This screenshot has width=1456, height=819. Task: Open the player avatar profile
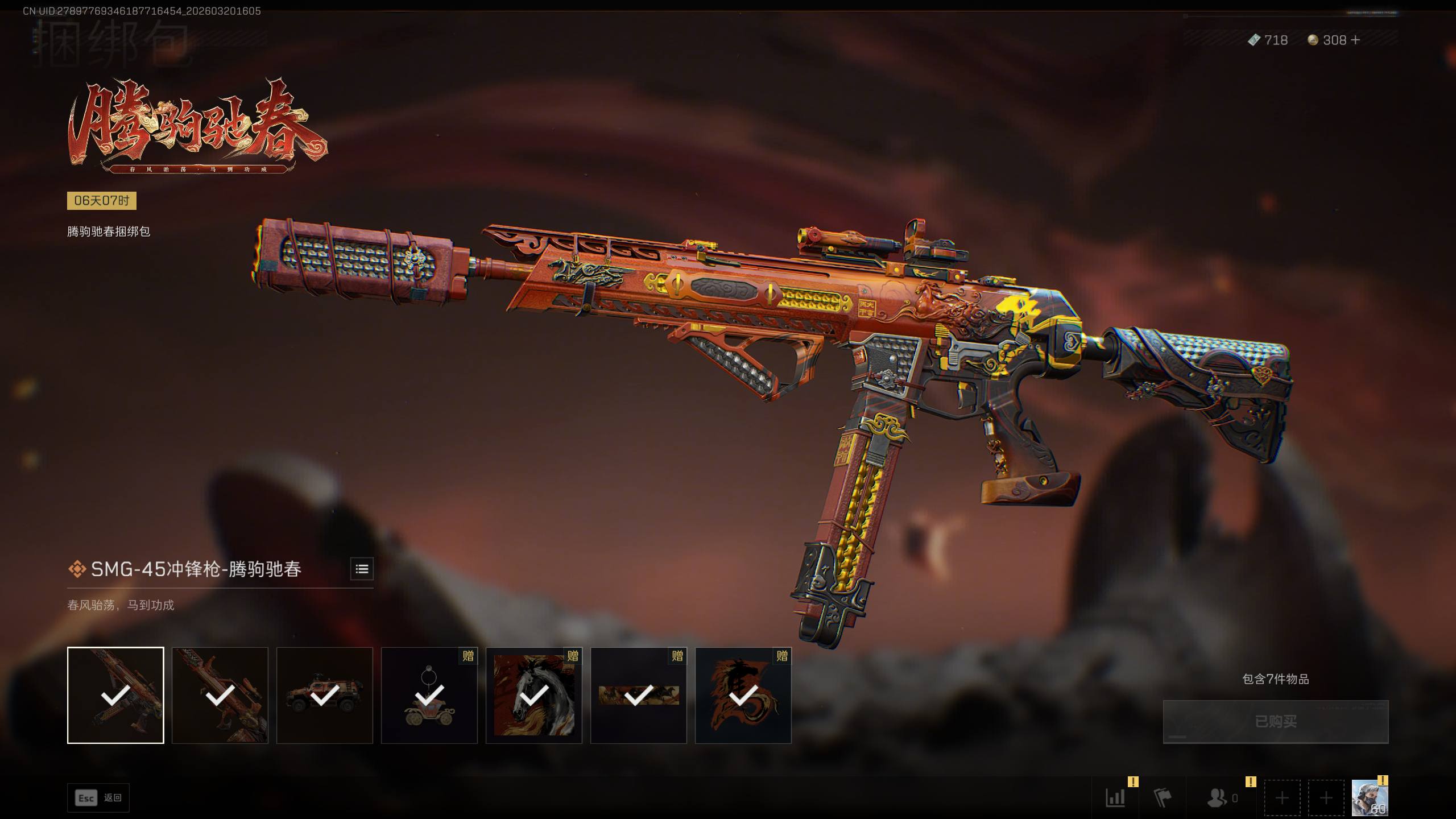(x=1369, y=798)
